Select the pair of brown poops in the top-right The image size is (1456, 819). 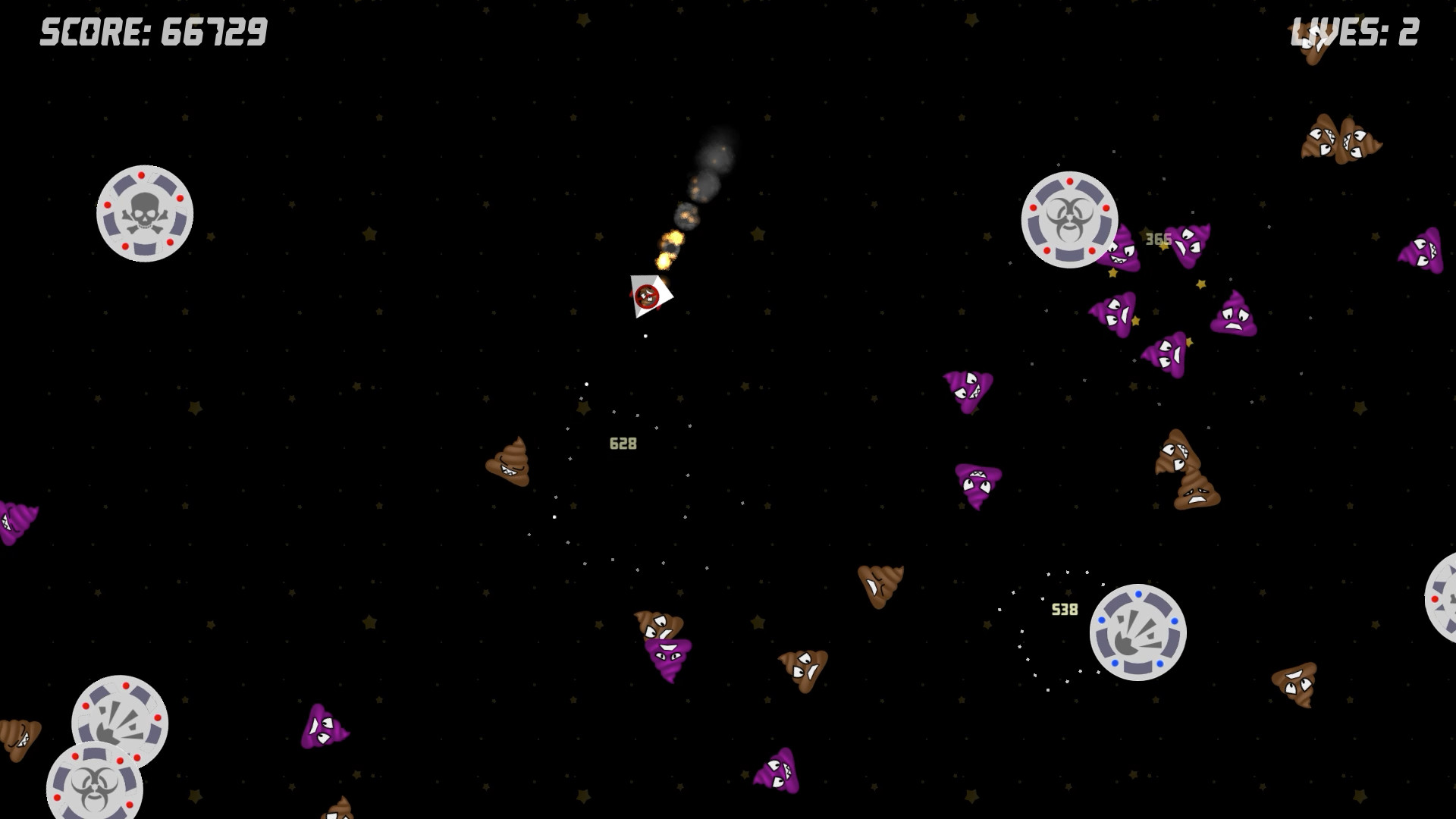click(1343, 140)
